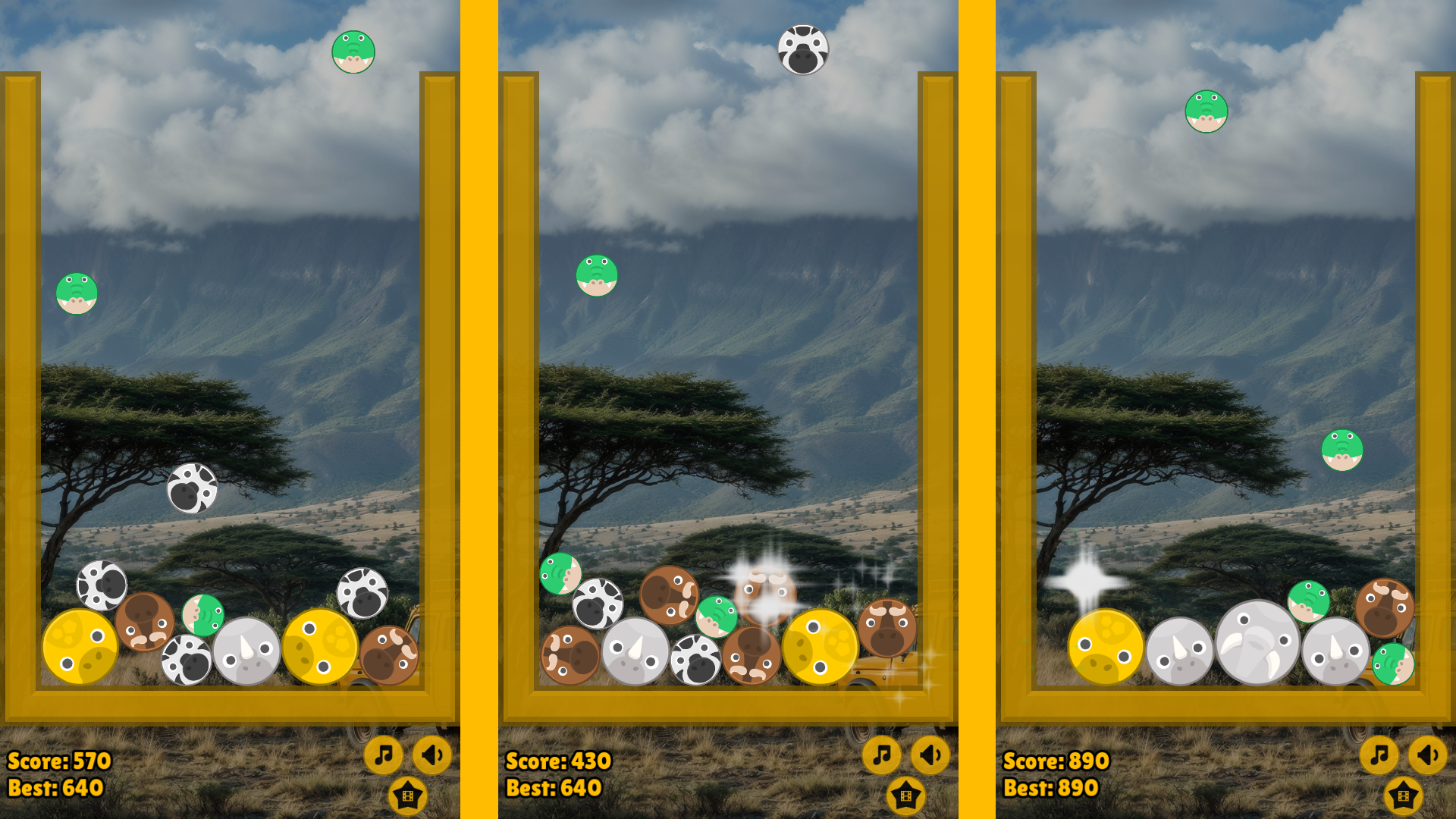
Task: Open the rewarded video star button, left panel
Action: point(408,797)
